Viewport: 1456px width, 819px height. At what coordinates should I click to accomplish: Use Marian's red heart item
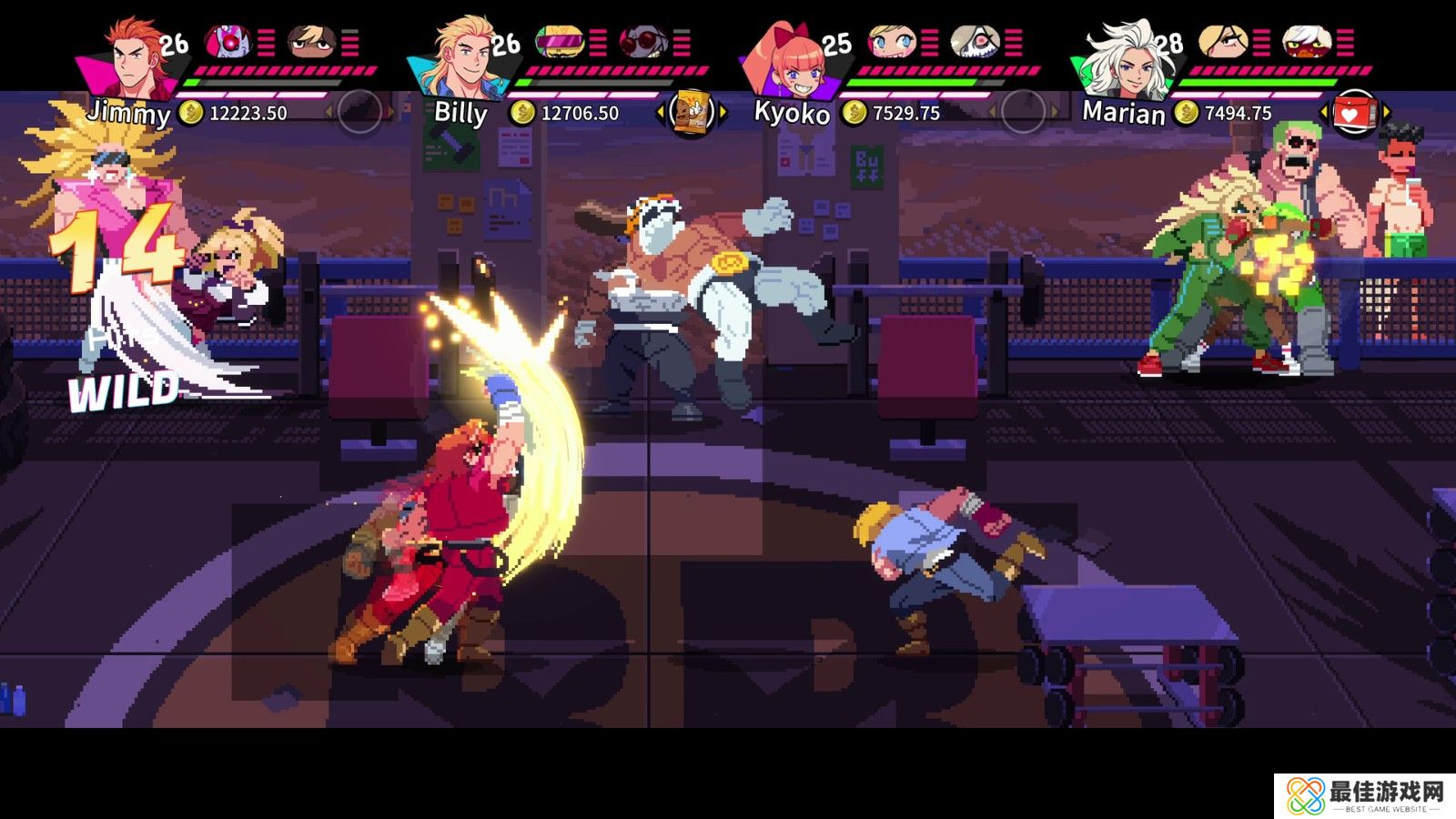pos(1353,113)
